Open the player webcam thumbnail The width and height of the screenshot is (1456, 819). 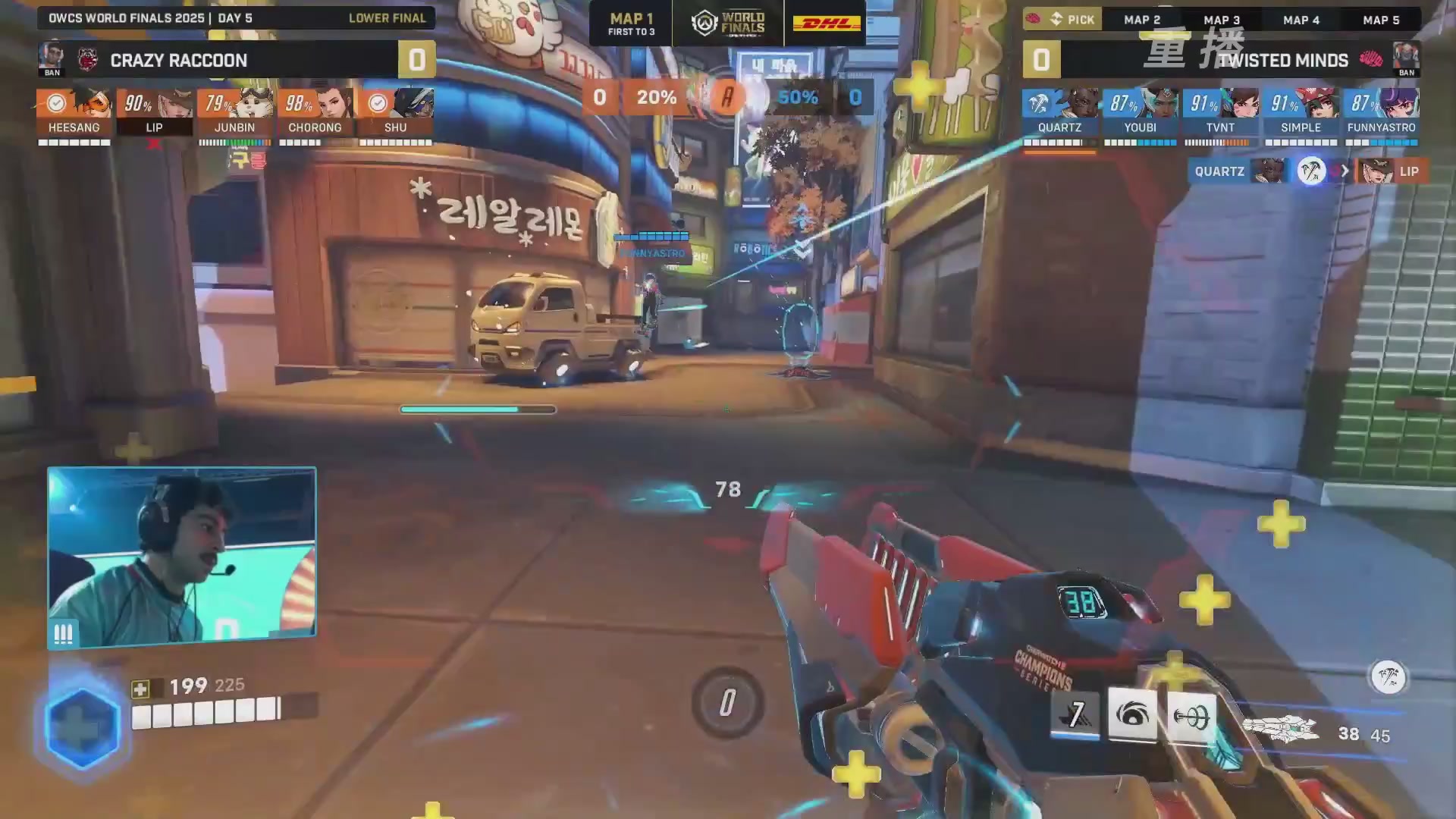(182, 557)
